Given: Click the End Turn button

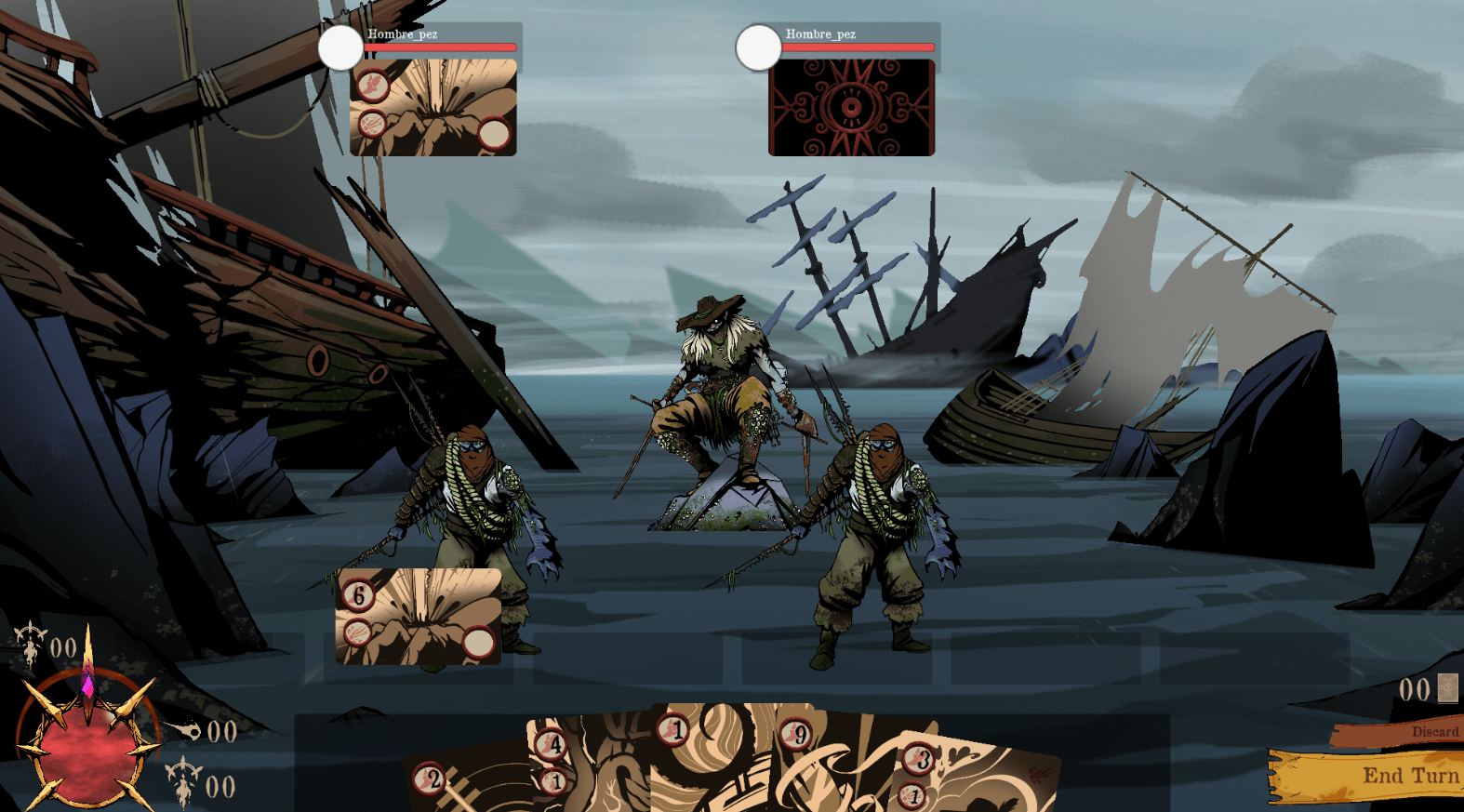Looking at the screenshot, I should coord(1367,777).
